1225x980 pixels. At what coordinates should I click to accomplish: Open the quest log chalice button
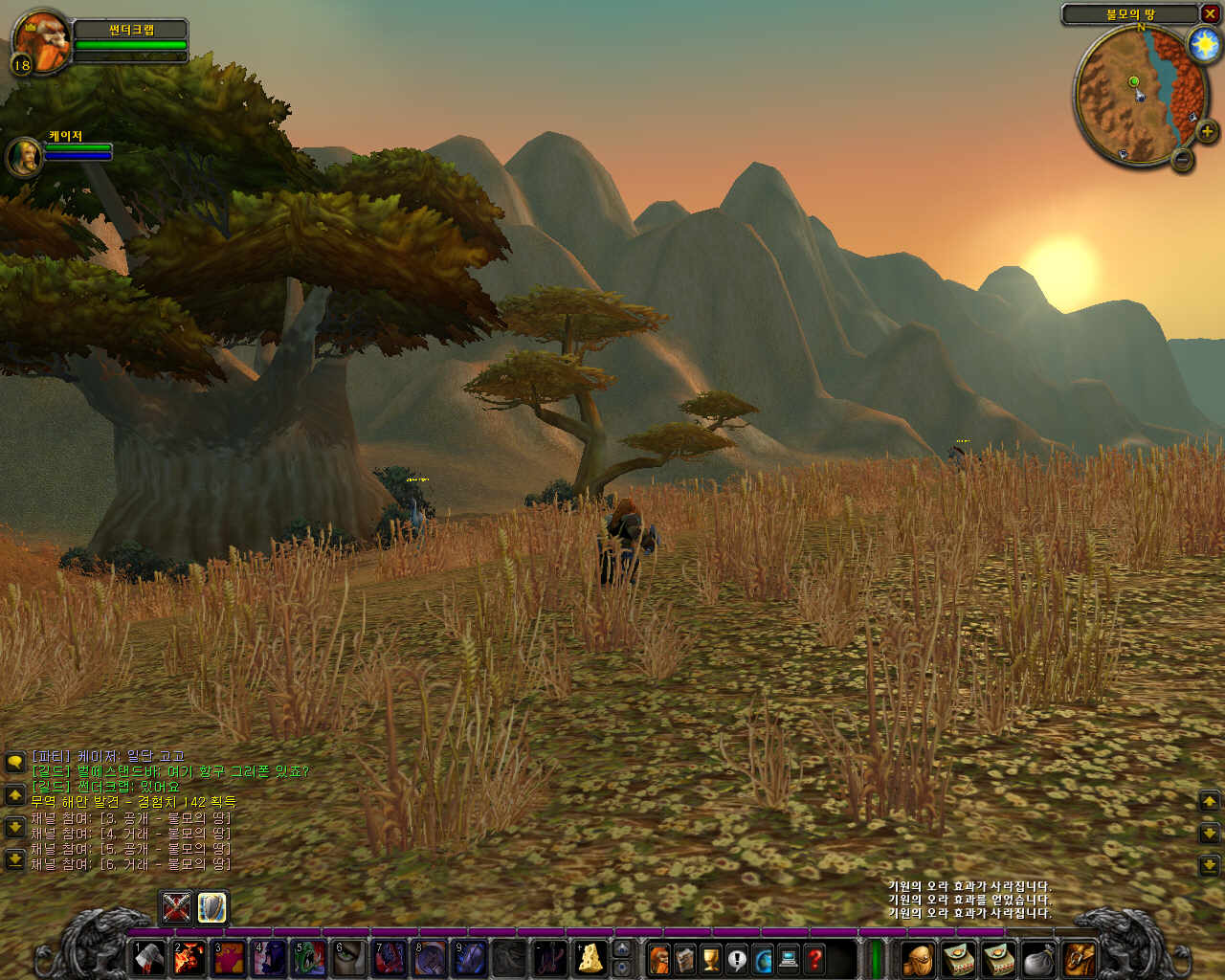[711, 958]
